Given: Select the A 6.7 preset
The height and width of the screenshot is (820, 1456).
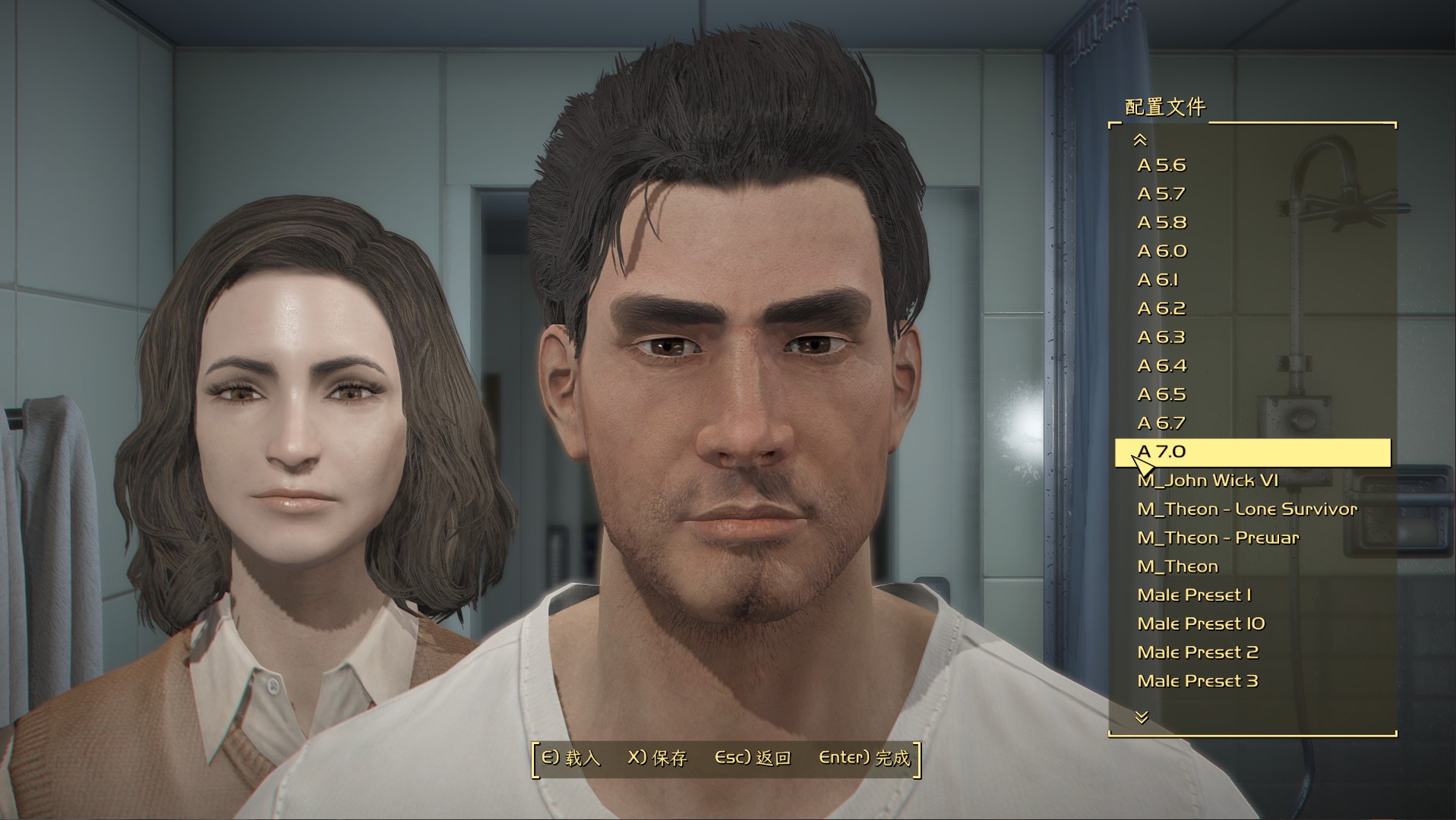Looking at the screenshot, I should [x=1161, y=424].
